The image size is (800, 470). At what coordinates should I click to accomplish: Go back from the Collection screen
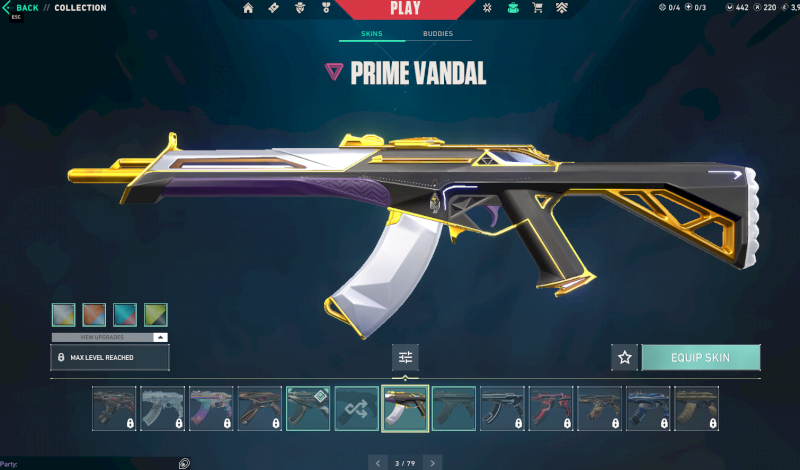(x=22, y=8)
